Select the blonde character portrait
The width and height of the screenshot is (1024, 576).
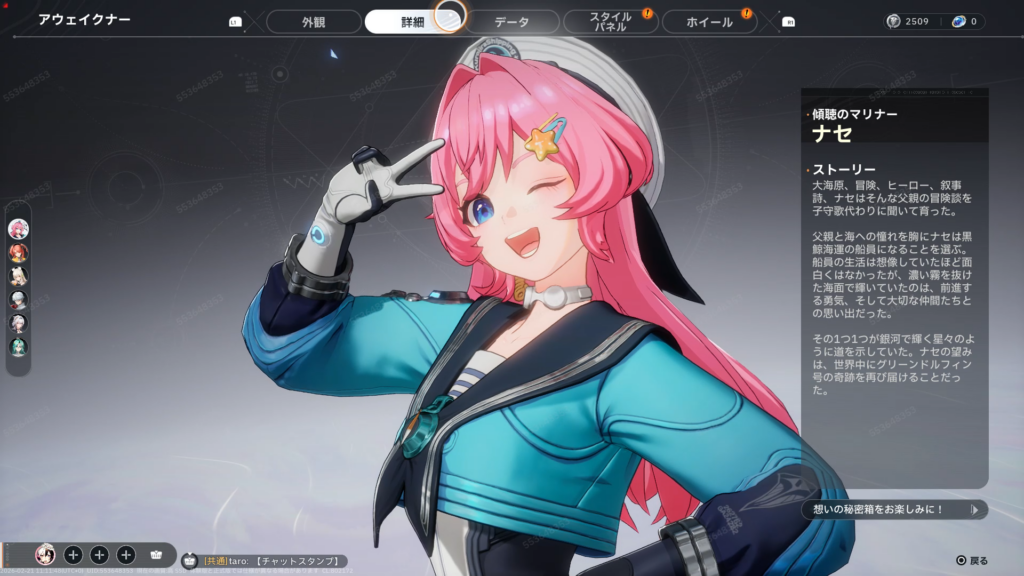point(18,276)
